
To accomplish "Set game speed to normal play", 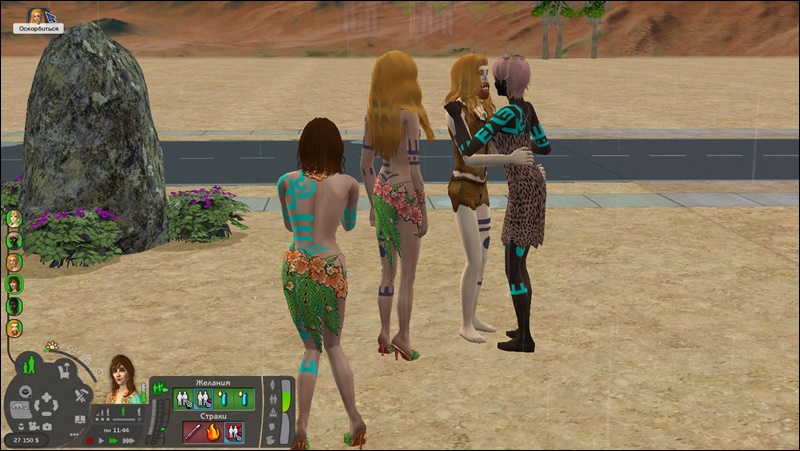I will point(101,440).
